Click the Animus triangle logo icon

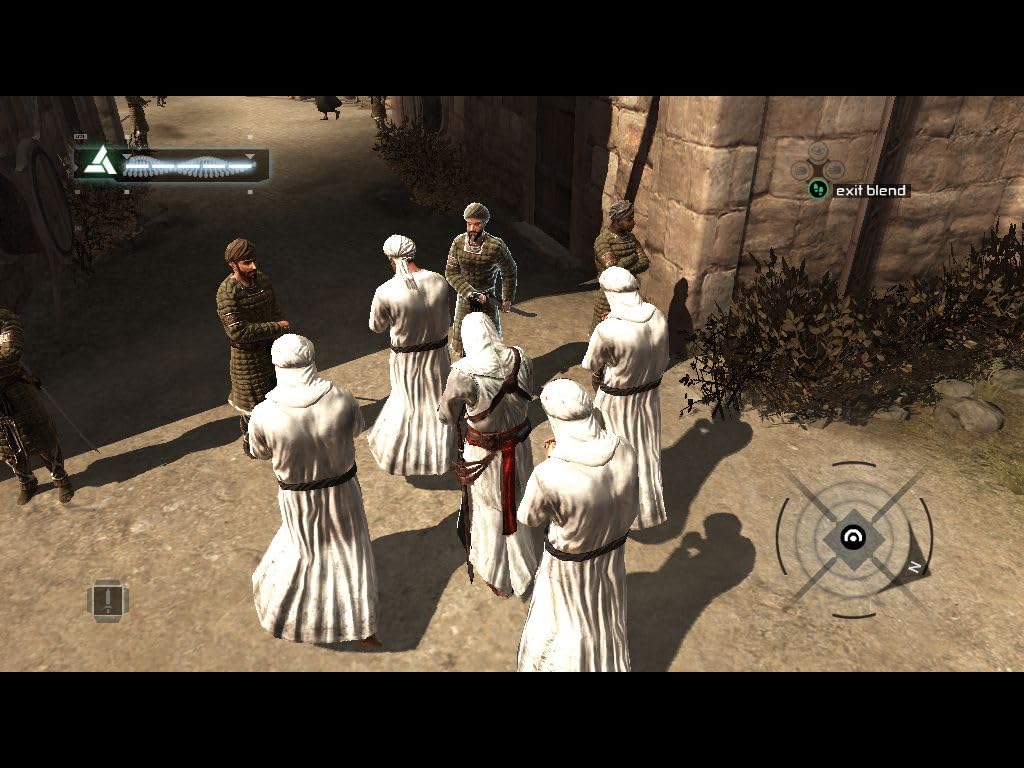click(97, 161)
